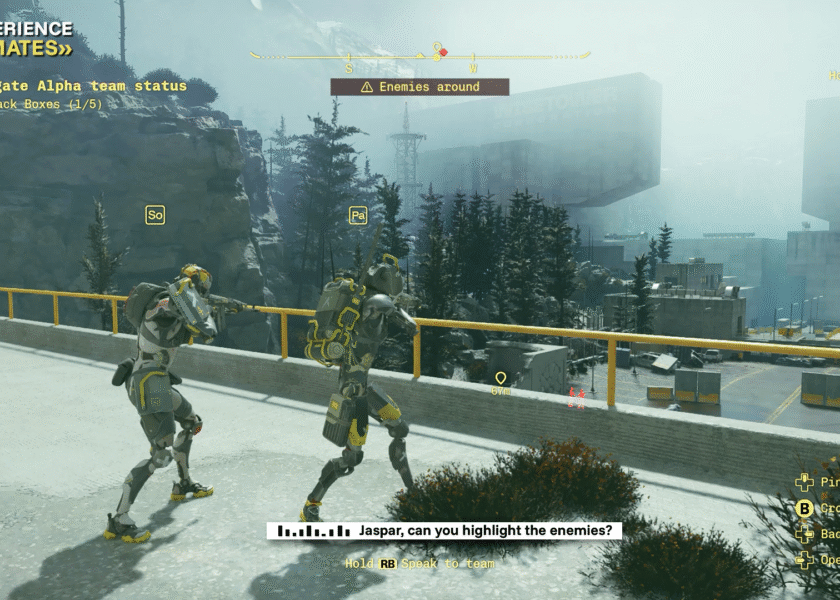Image resolution: width=840 pixels, height=600 pixels.
Task: Click the red enemy indicator on compass
Action: pyautogui.click(x=444, y=52)
